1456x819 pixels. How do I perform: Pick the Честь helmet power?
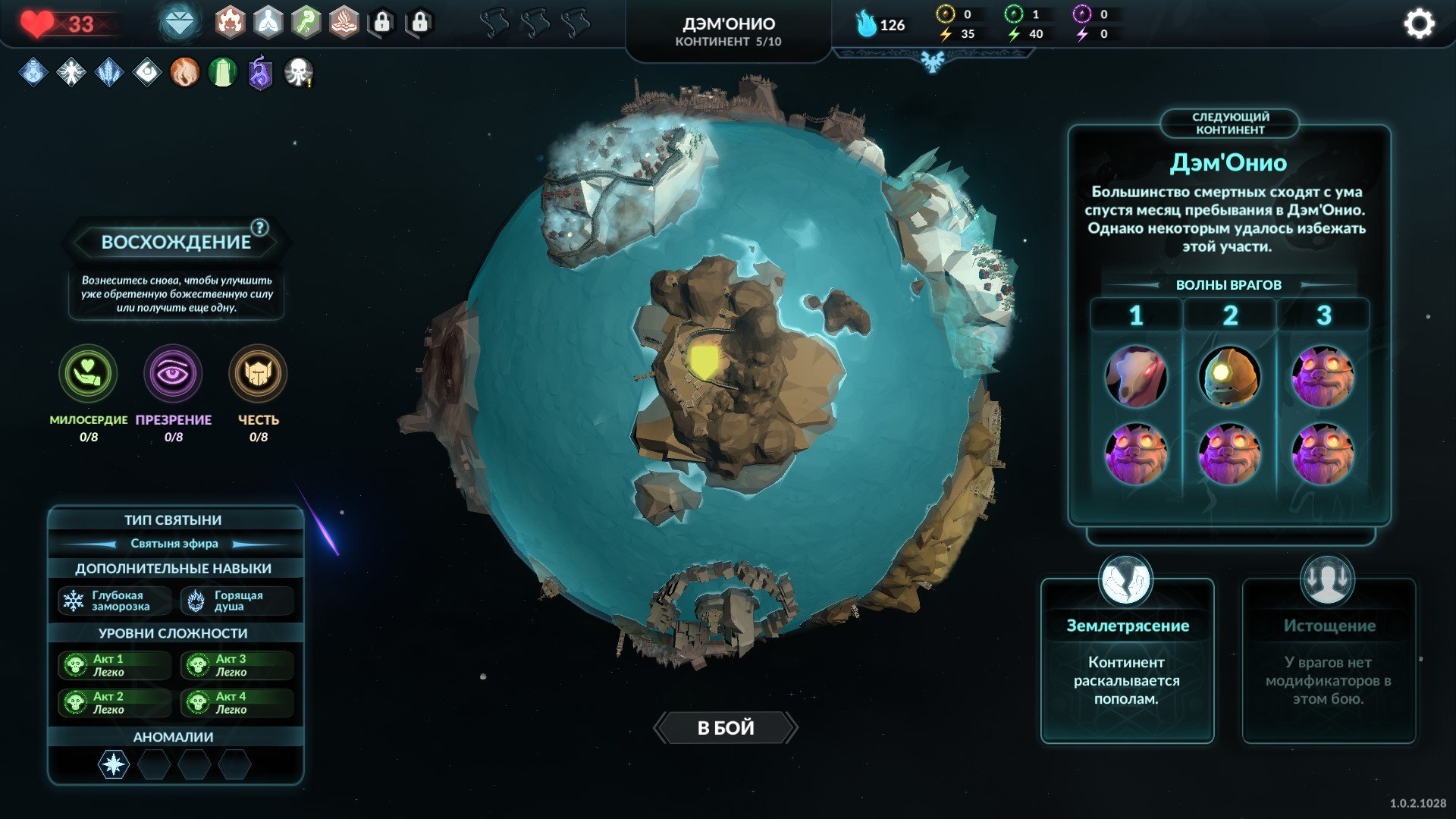point(258,374)
